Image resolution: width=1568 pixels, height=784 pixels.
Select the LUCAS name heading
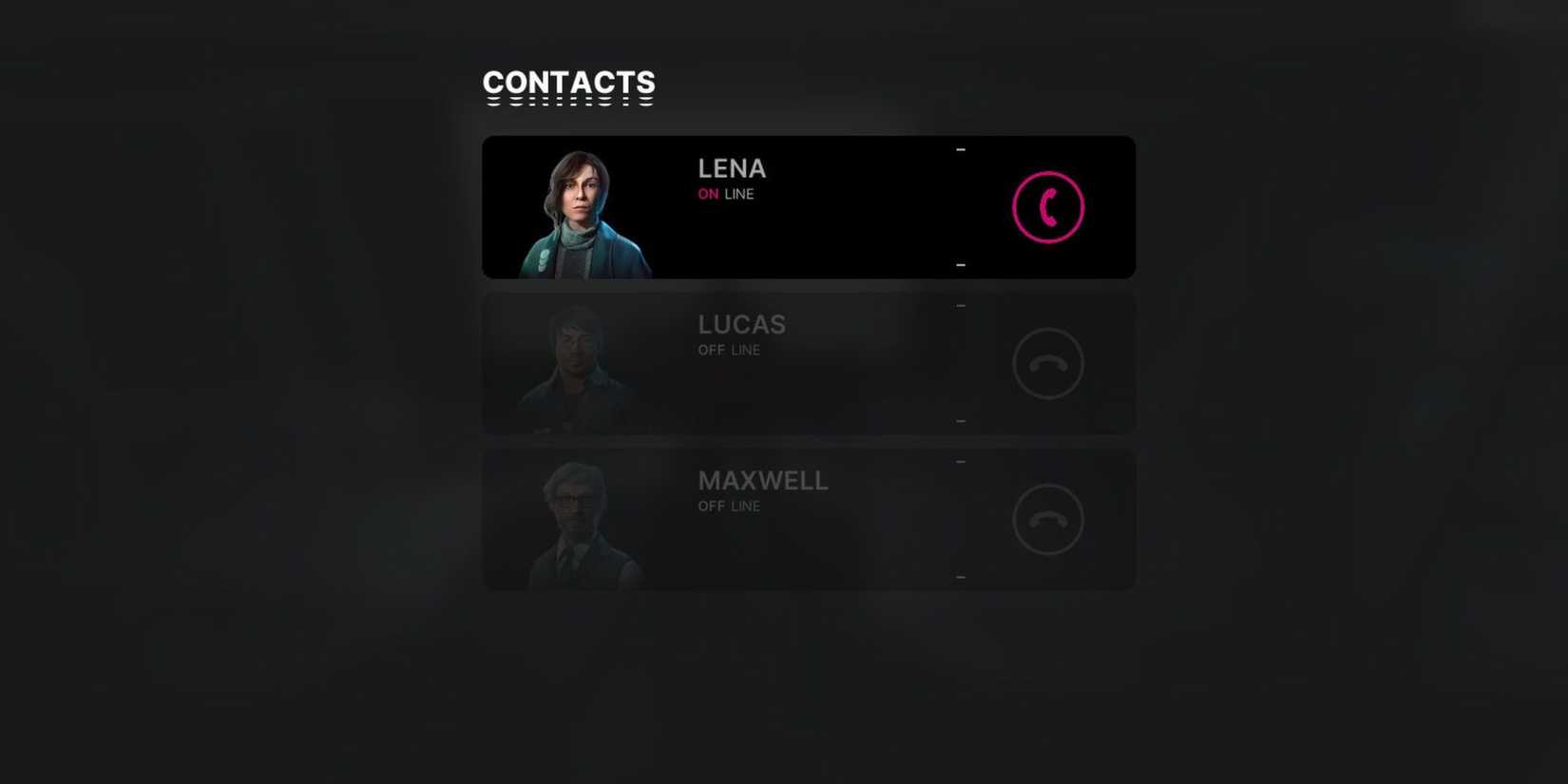coord(742,324)
